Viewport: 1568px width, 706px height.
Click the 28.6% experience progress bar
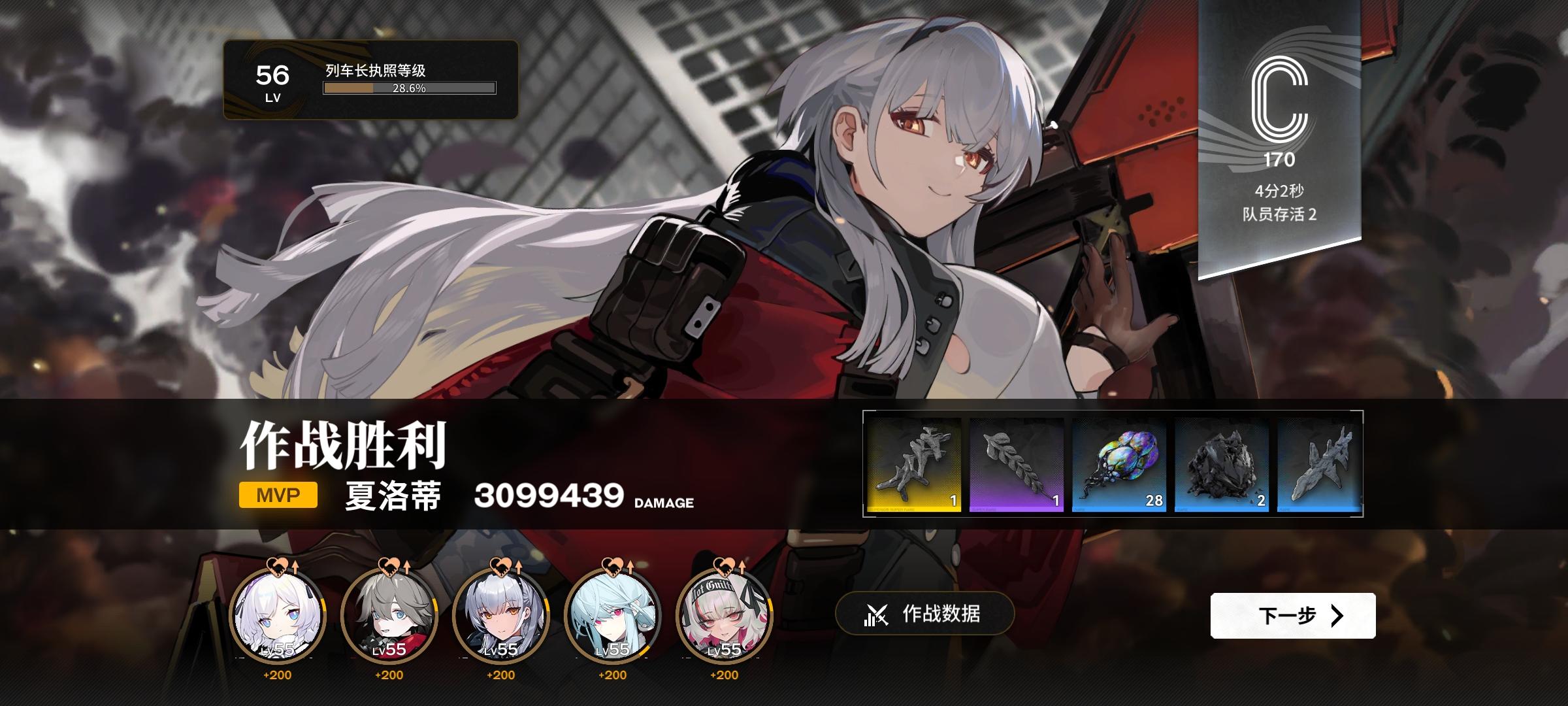(410, 88)
